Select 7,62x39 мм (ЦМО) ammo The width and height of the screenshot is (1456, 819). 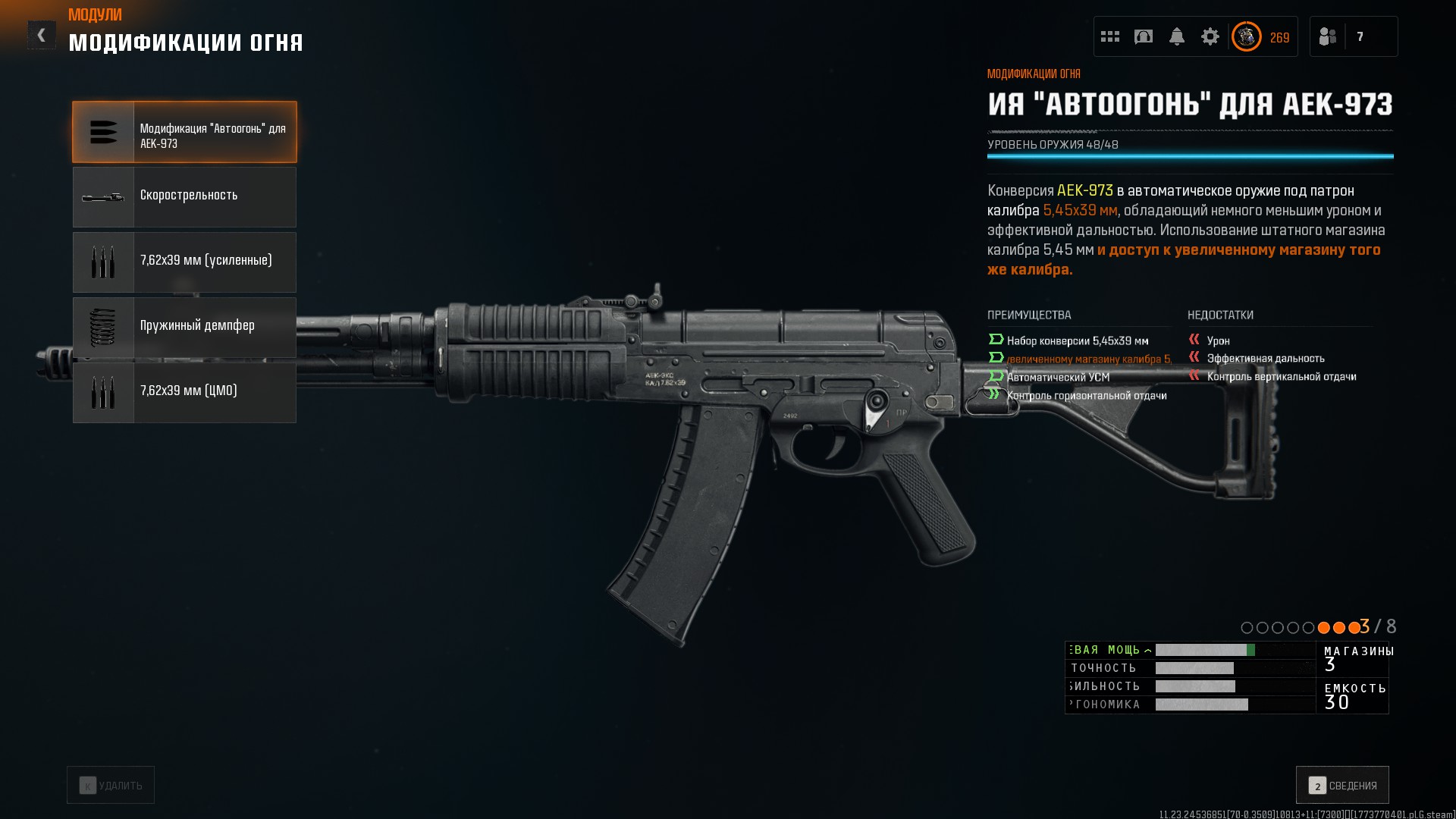pos(184,393)
